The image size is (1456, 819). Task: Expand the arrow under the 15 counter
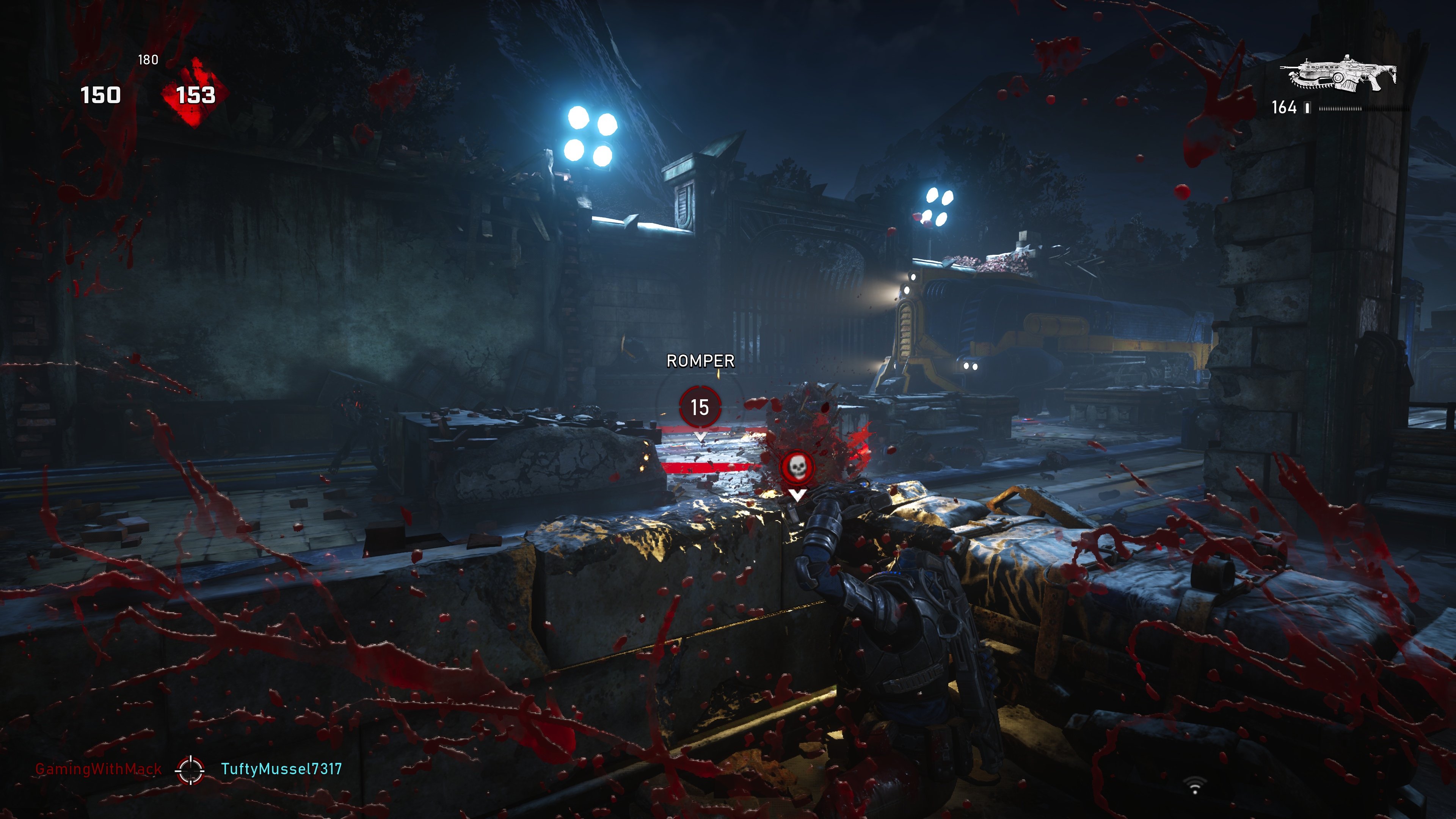pyautogui.click(x=701, y=436)
